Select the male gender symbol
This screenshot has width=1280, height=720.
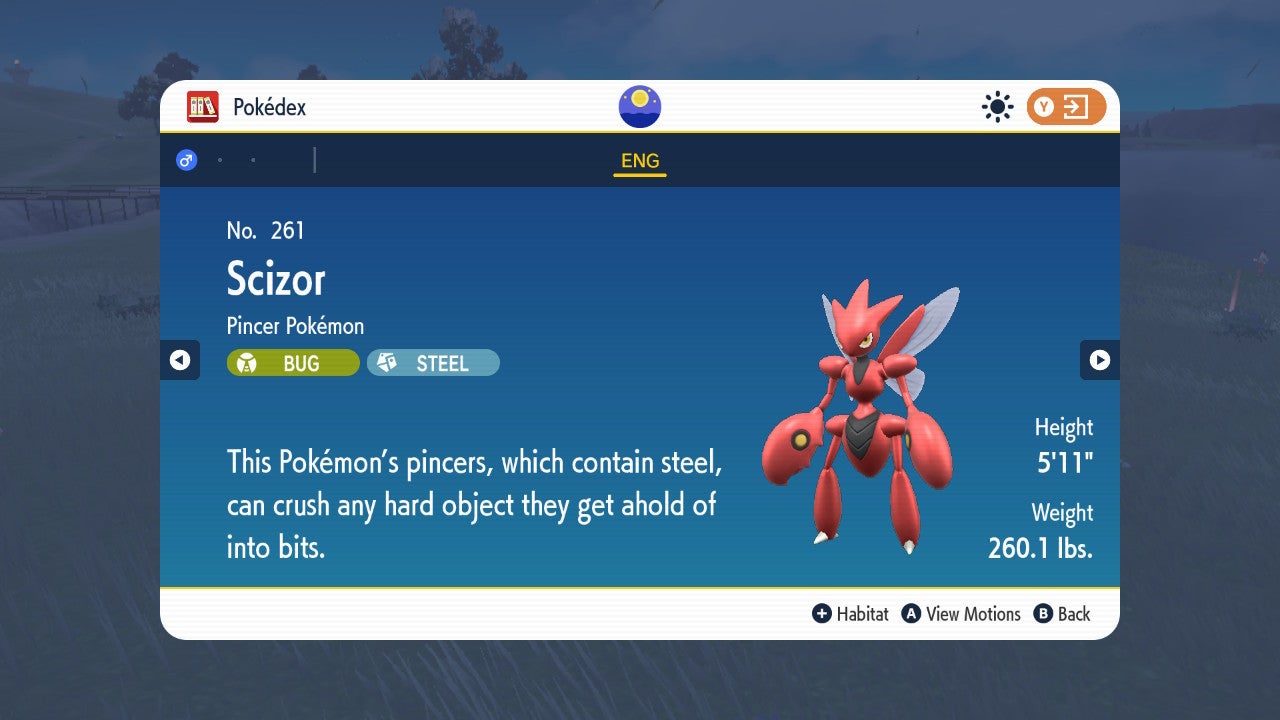186,159
